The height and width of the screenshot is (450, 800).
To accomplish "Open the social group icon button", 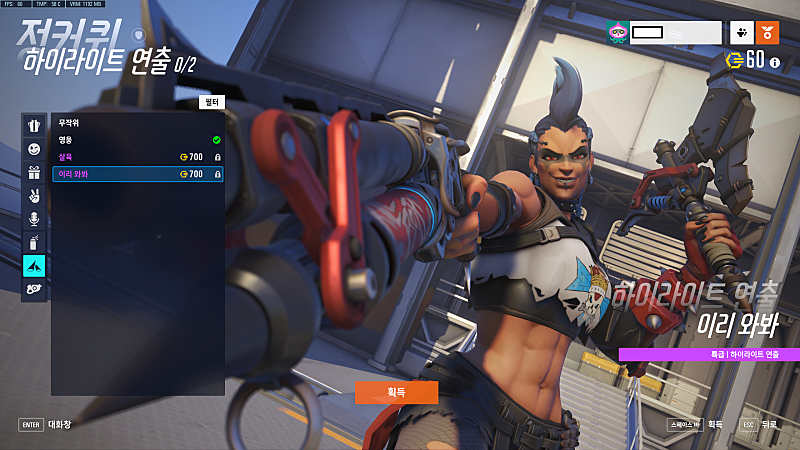I will (742, 33).
